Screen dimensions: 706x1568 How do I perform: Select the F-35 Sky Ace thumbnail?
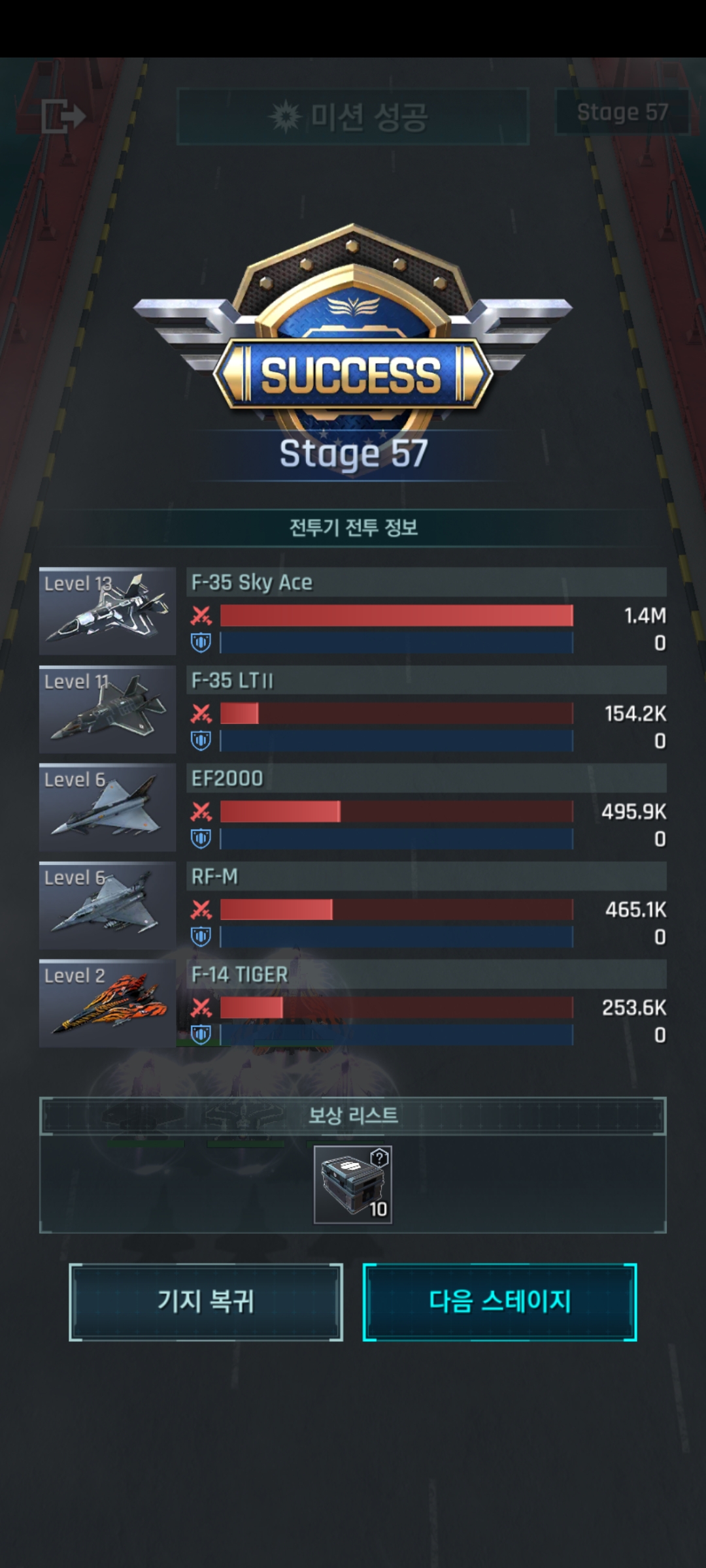107,612
